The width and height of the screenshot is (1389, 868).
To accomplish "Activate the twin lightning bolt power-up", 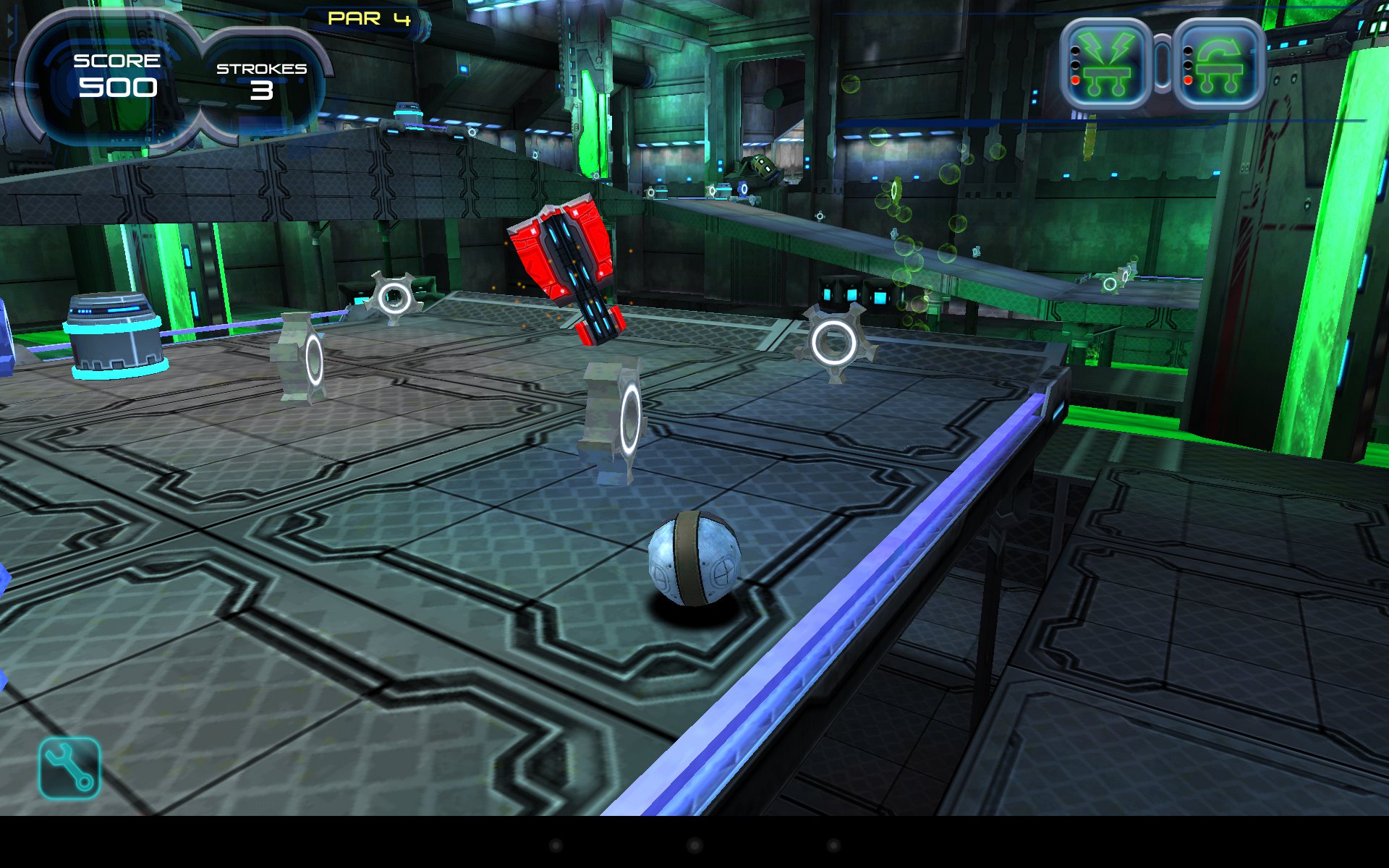I will (x=1106, y=64).
